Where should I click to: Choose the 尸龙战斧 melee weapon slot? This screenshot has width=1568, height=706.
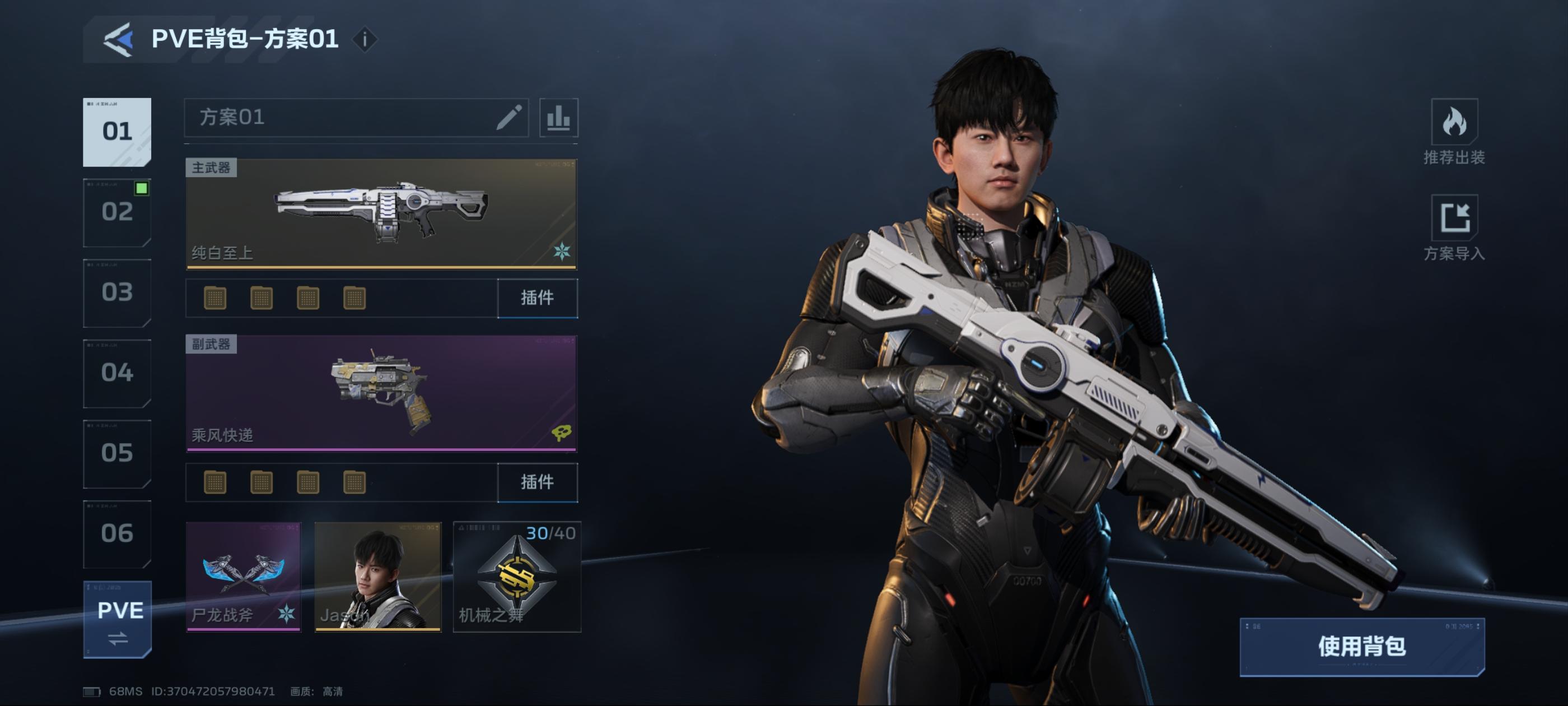243,576
